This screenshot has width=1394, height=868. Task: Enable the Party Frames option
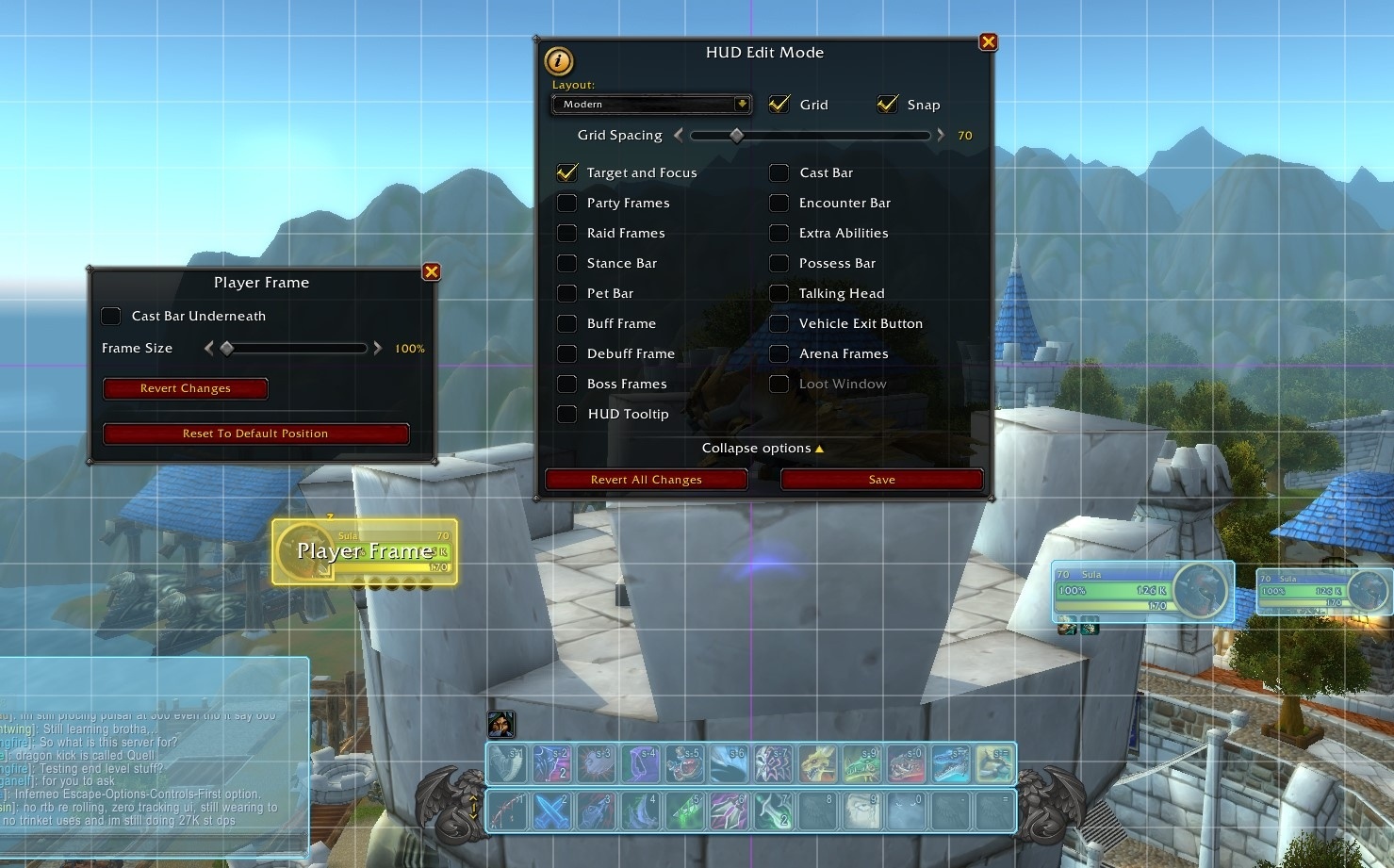566,203
